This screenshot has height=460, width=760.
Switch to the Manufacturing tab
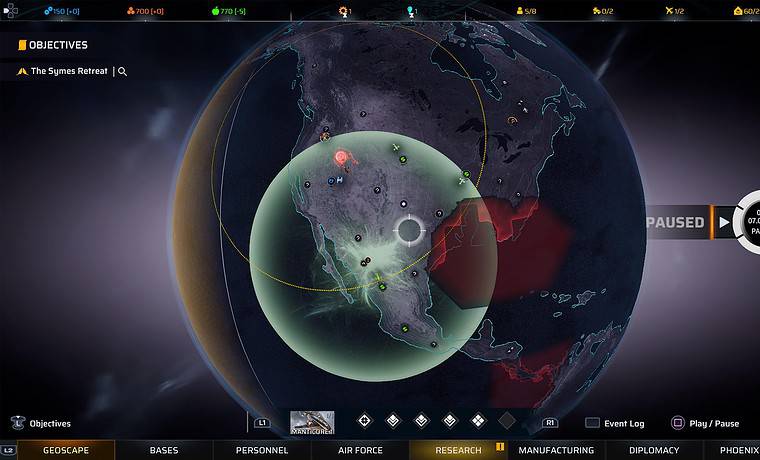click(556, 450)
